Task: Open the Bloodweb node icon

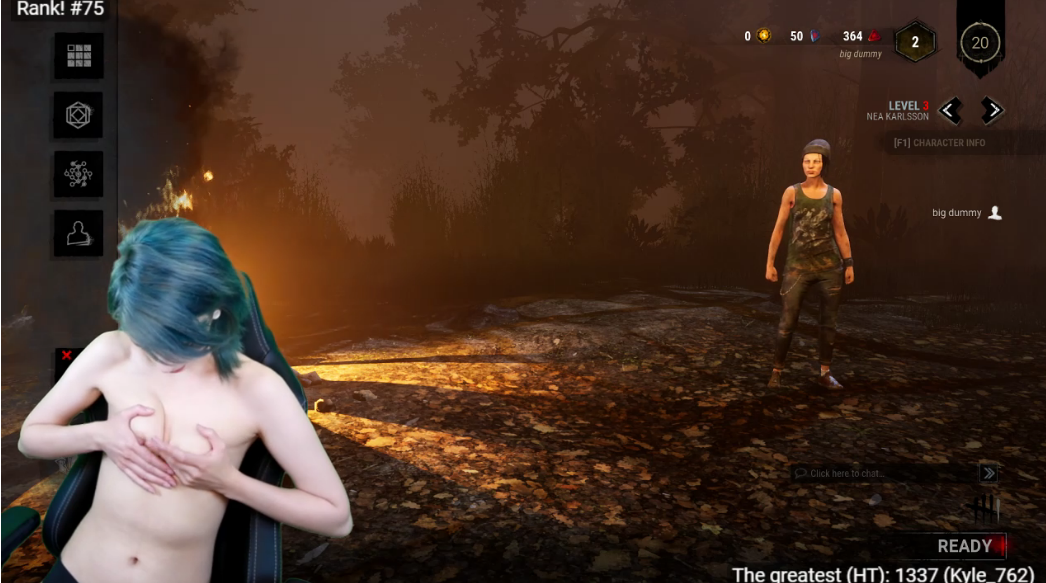Action: (79, 174)
